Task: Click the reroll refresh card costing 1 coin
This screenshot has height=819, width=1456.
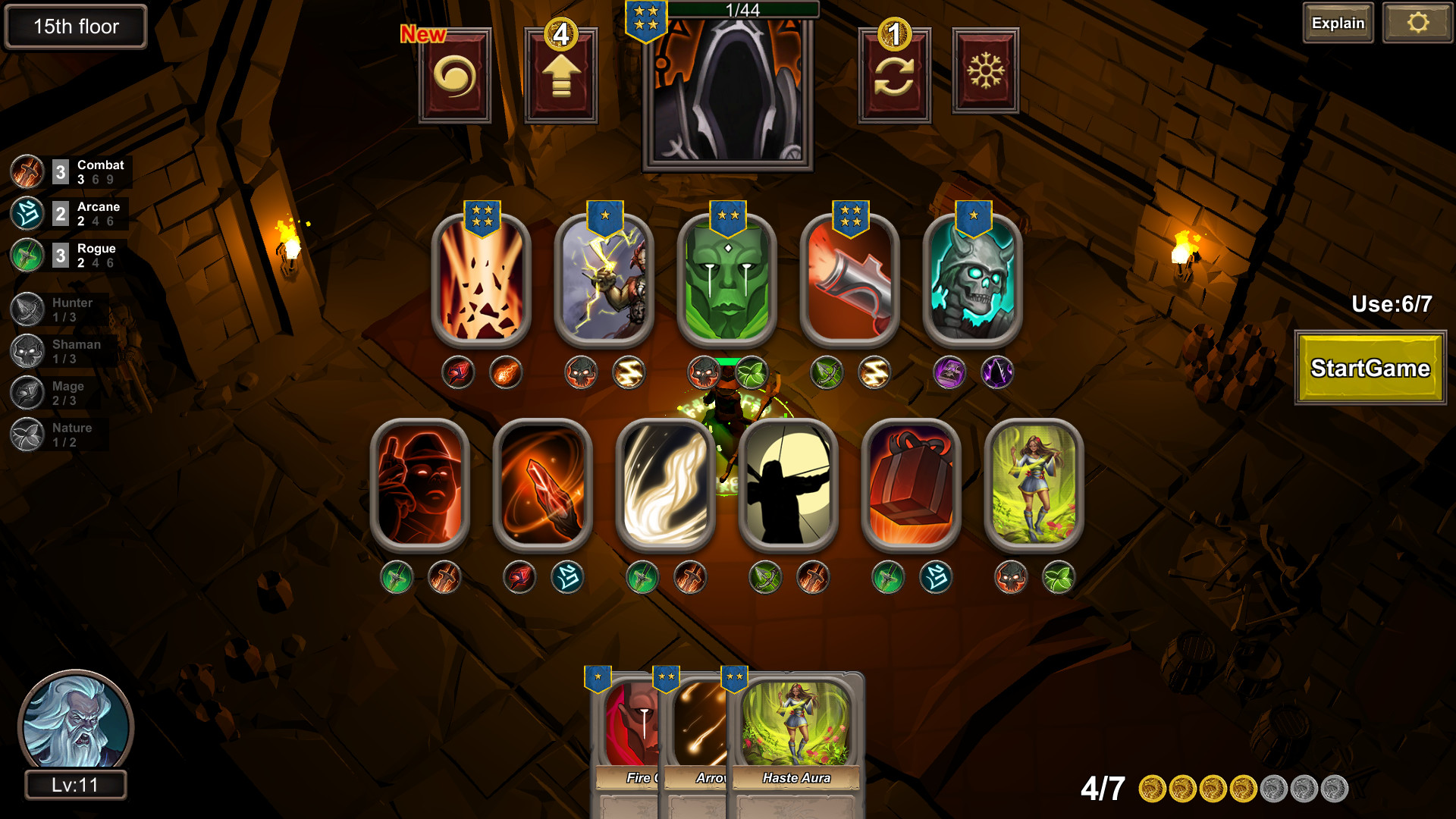Action: click(x=895, y=73)
